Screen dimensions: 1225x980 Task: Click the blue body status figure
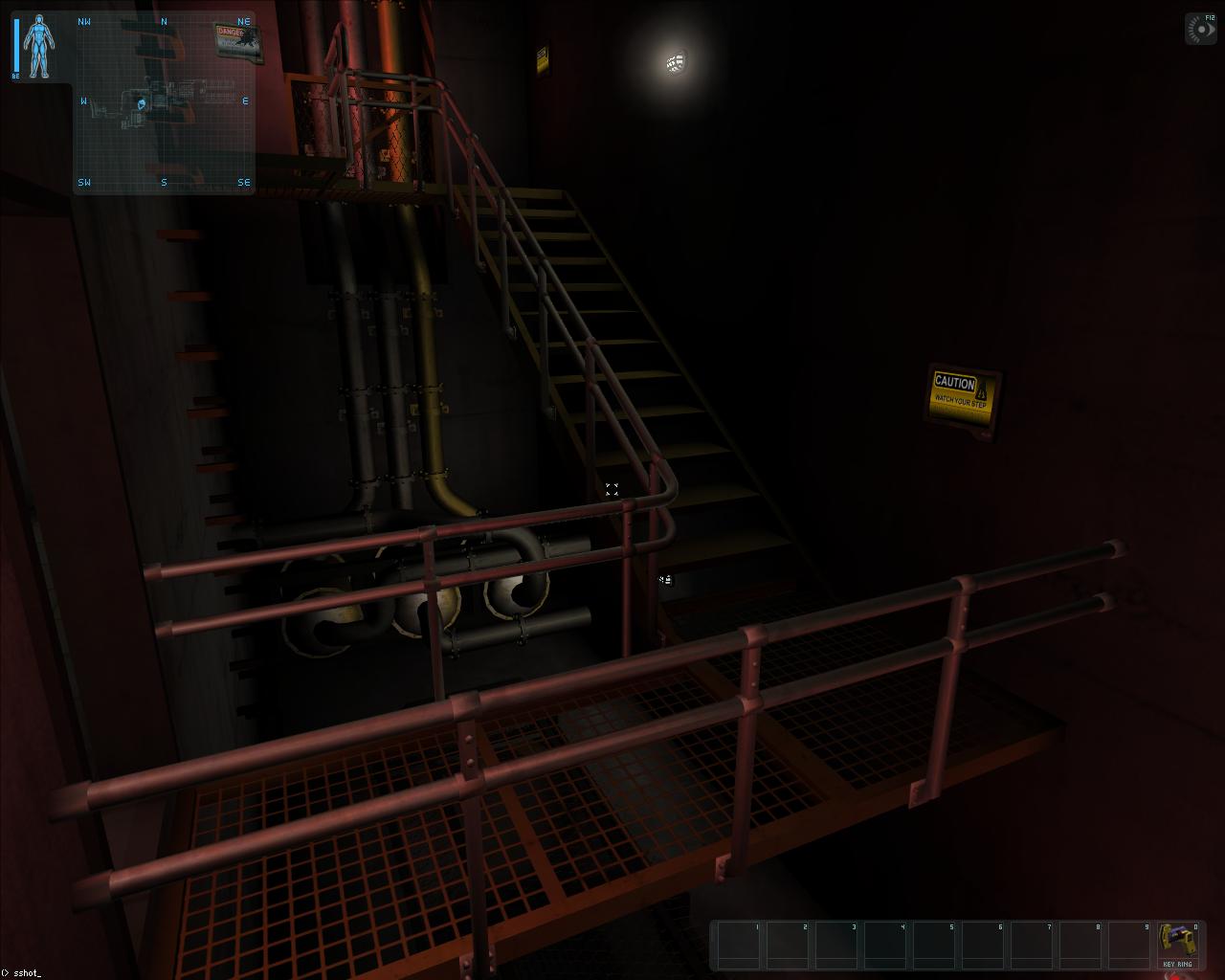39,46
